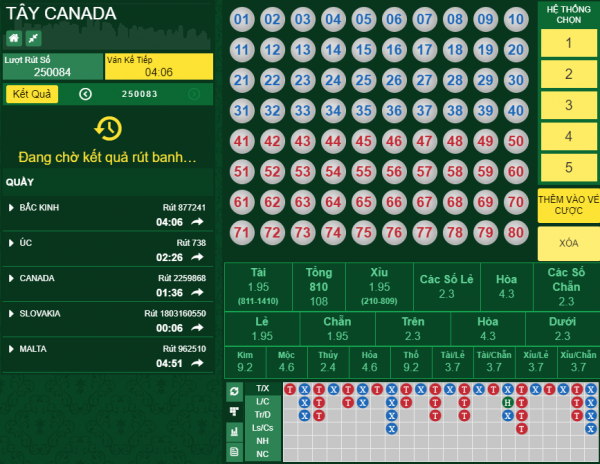Bet on Tài at 1.95
Screen dimensions: 600x464
click(x=258, y=287)
